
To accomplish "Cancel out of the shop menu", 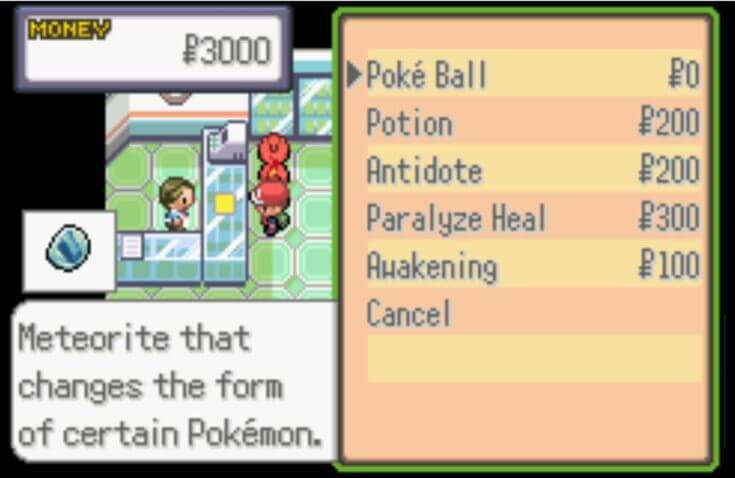I will (x=408, y=315).
